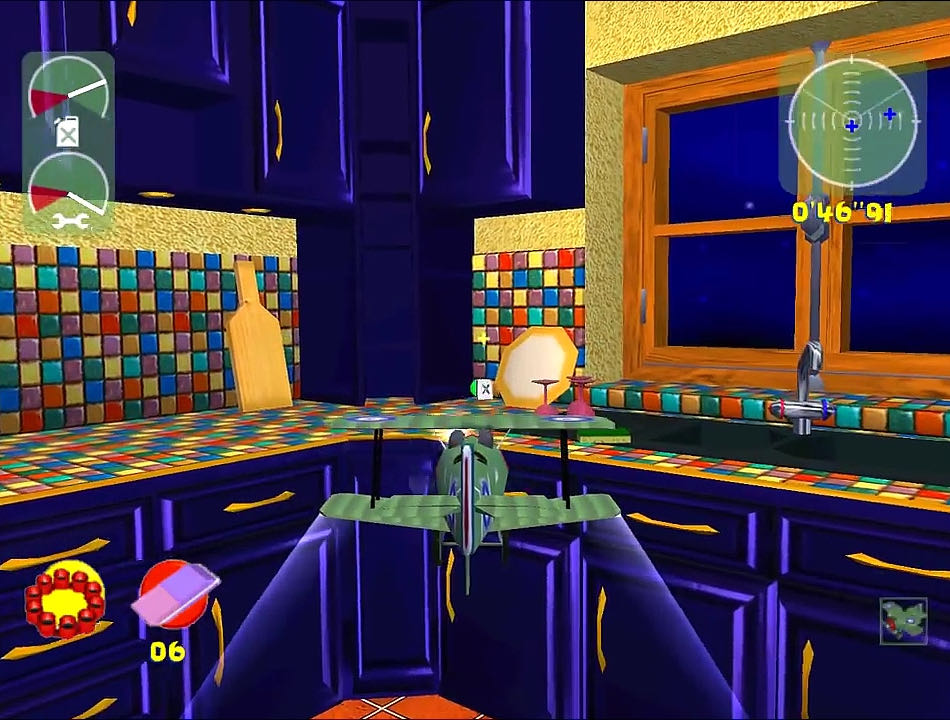Select the green plane vehicle thumbnail
950x720 pixels.
903,621
